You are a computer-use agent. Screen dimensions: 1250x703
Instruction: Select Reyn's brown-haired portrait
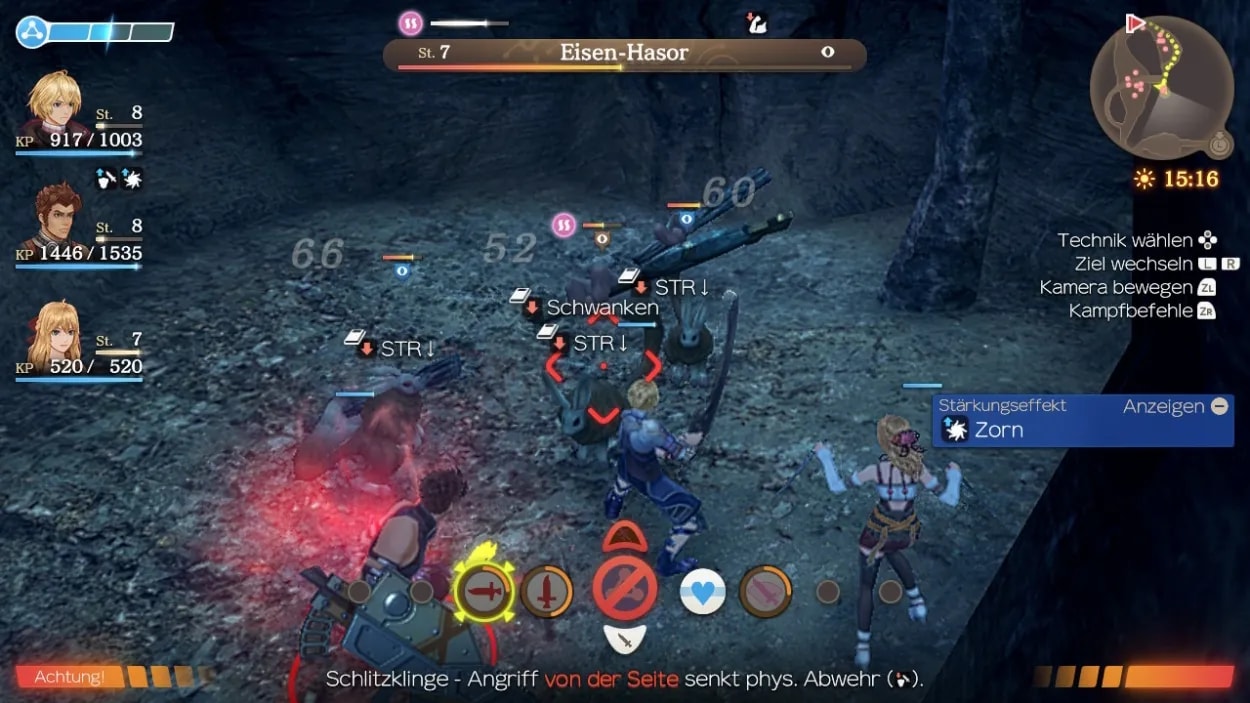click(x=56, y=218)
